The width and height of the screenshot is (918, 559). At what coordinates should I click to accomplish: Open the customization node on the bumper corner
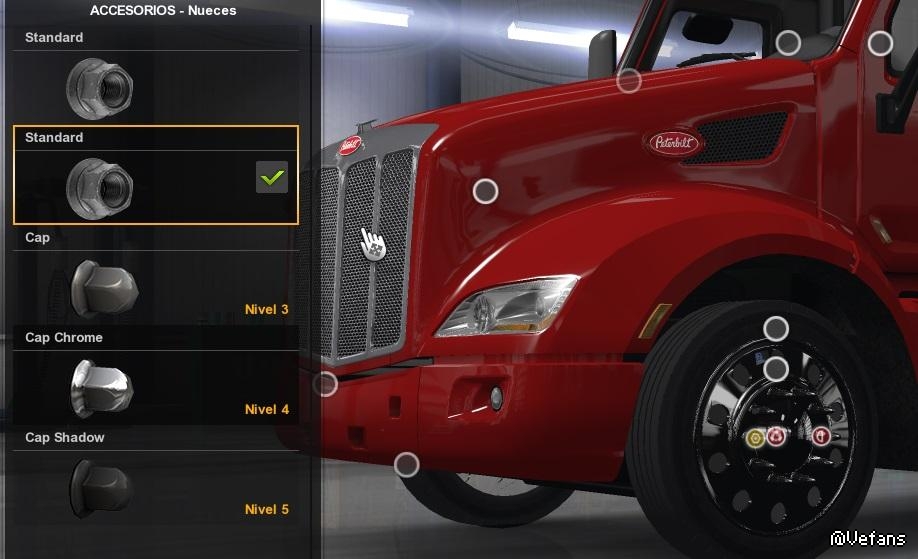pos(326,384)
